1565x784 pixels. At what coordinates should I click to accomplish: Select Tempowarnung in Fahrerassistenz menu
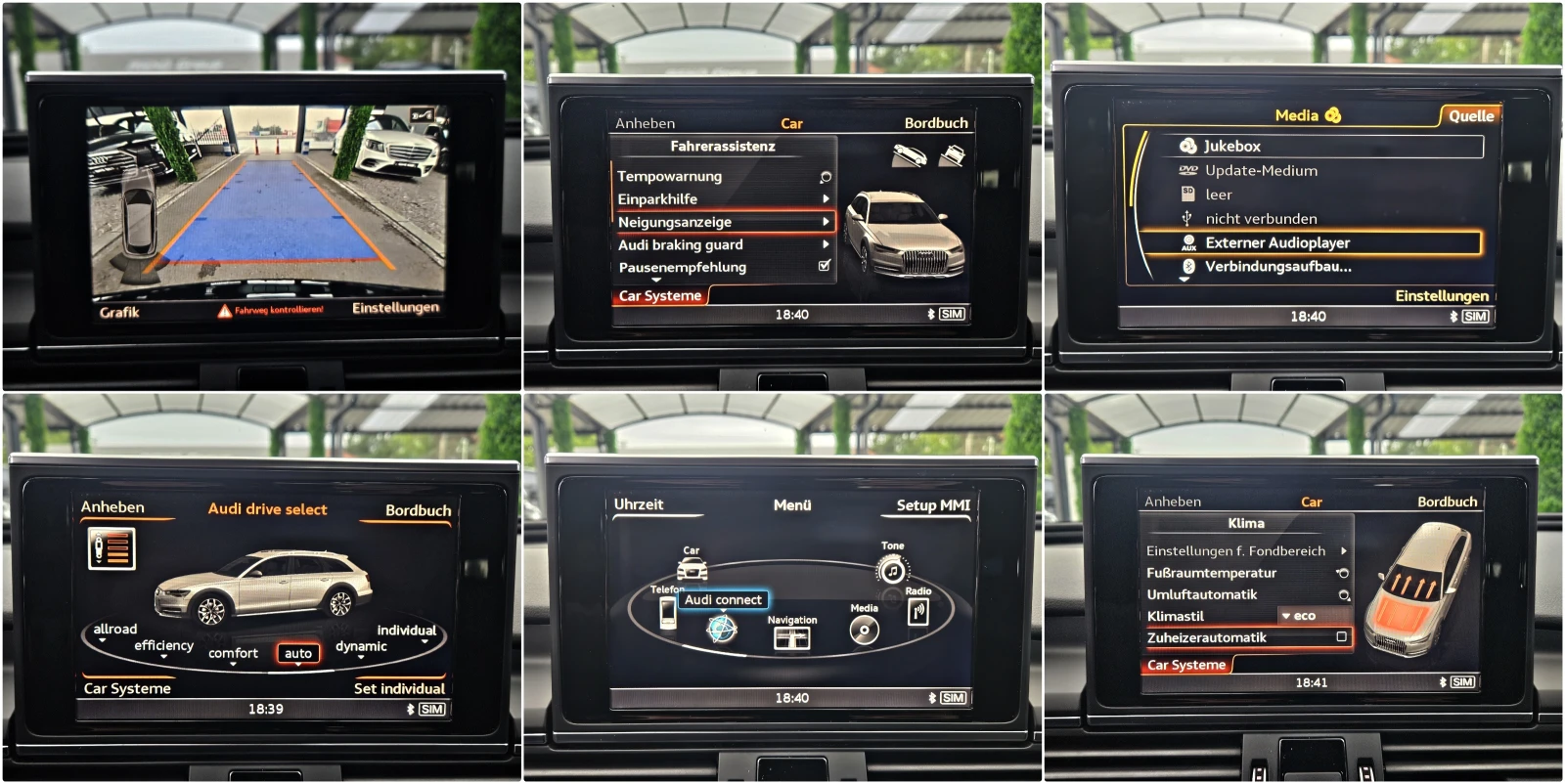[670, 177]
